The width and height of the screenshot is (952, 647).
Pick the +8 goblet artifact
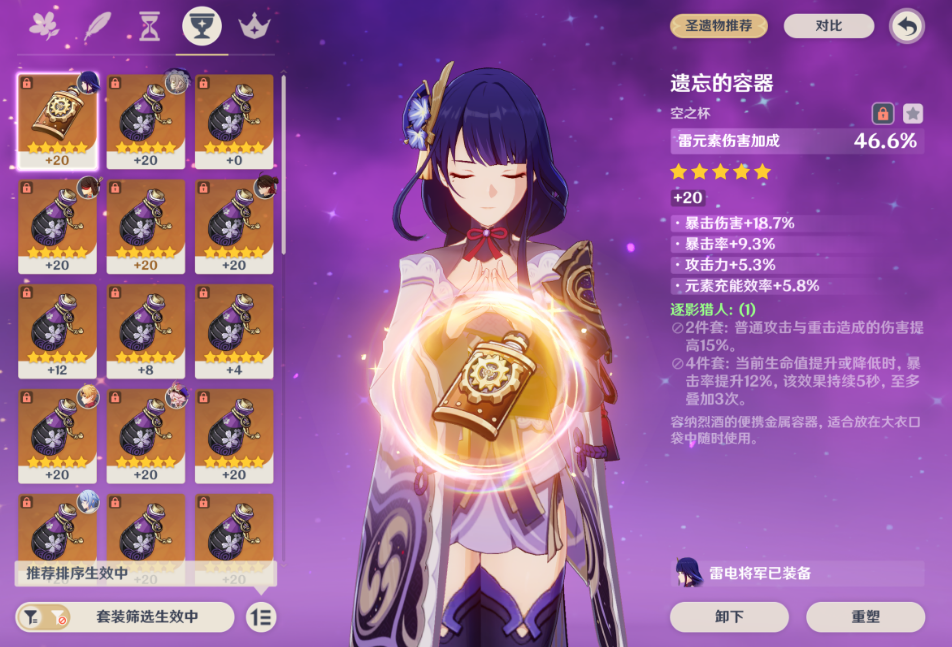(146, 330)
